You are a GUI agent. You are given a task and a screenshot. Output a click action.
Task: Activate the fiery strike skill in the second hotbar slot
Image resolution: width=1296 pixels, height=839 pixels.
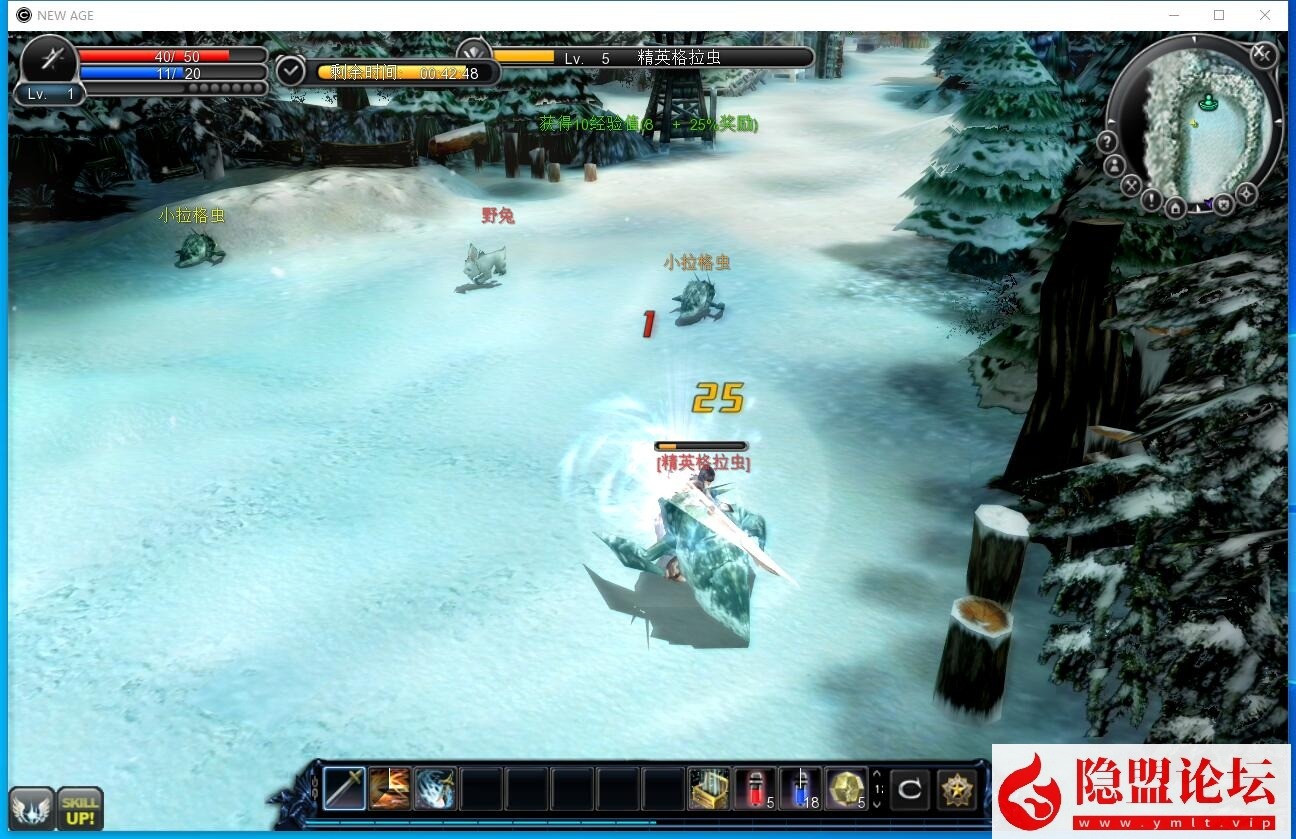pos(388,788)
